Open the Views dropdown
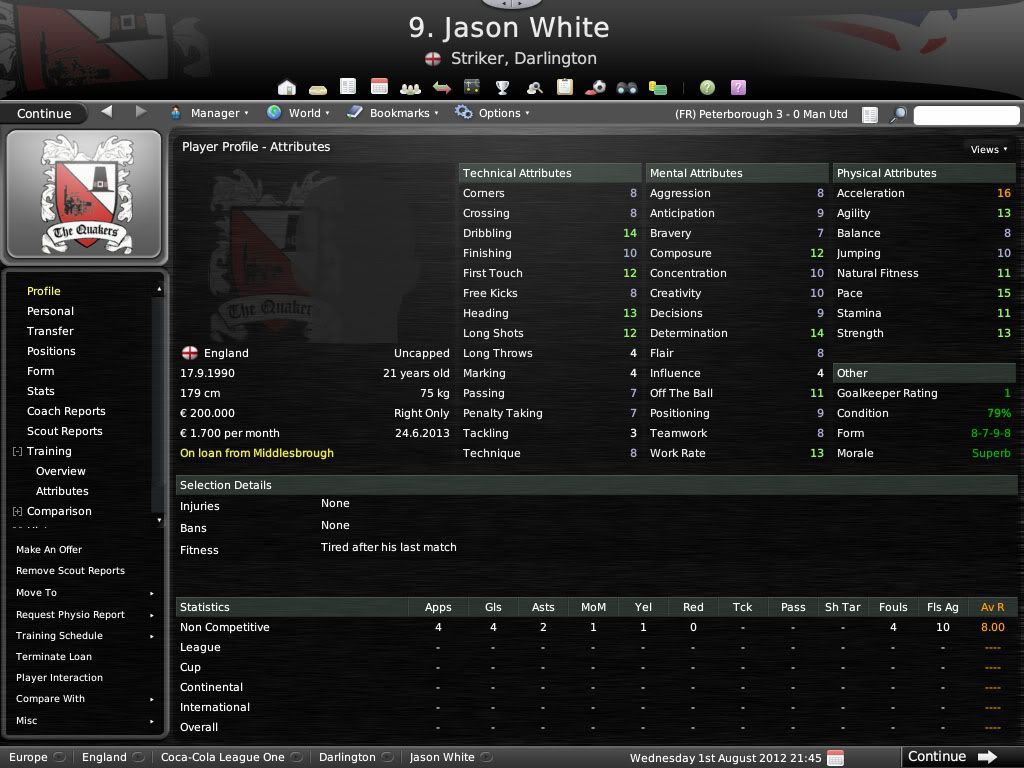The width and height of the screenshot is (1024, 768). point(988,149)
